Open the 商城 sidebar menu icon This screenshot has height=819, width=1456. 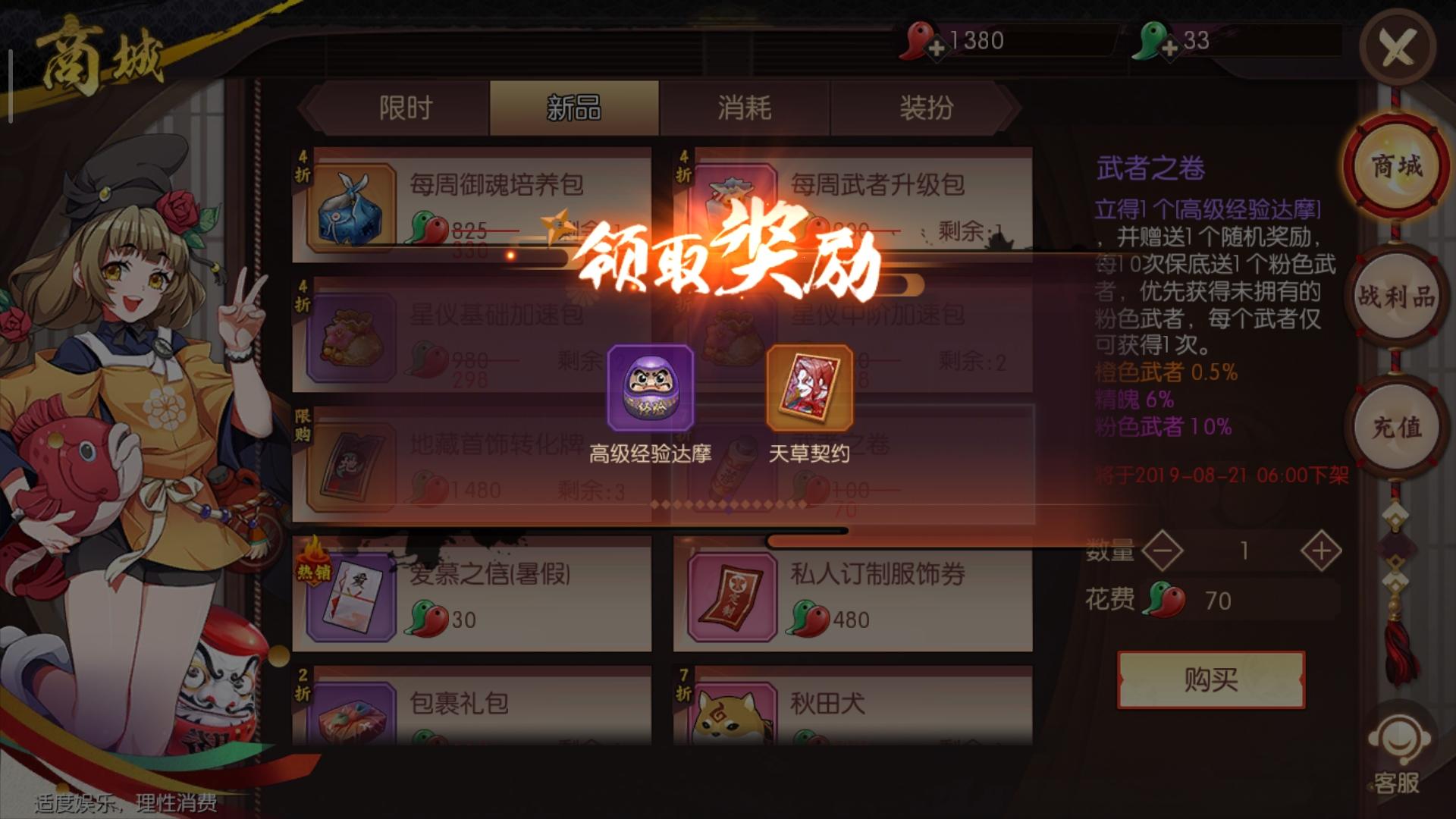(x=1395, y=167)
